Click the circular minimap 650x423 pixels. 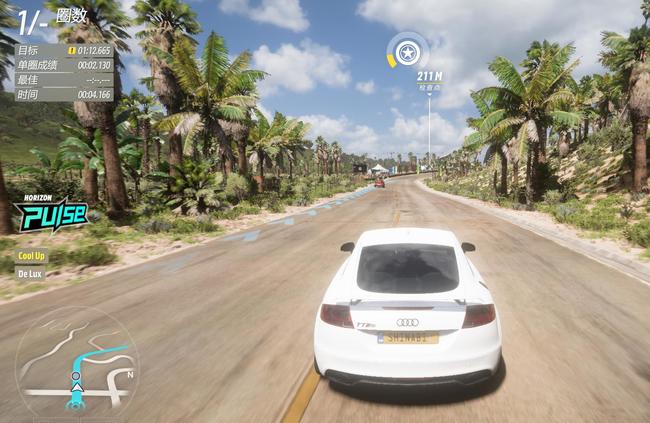pos(75,365)
